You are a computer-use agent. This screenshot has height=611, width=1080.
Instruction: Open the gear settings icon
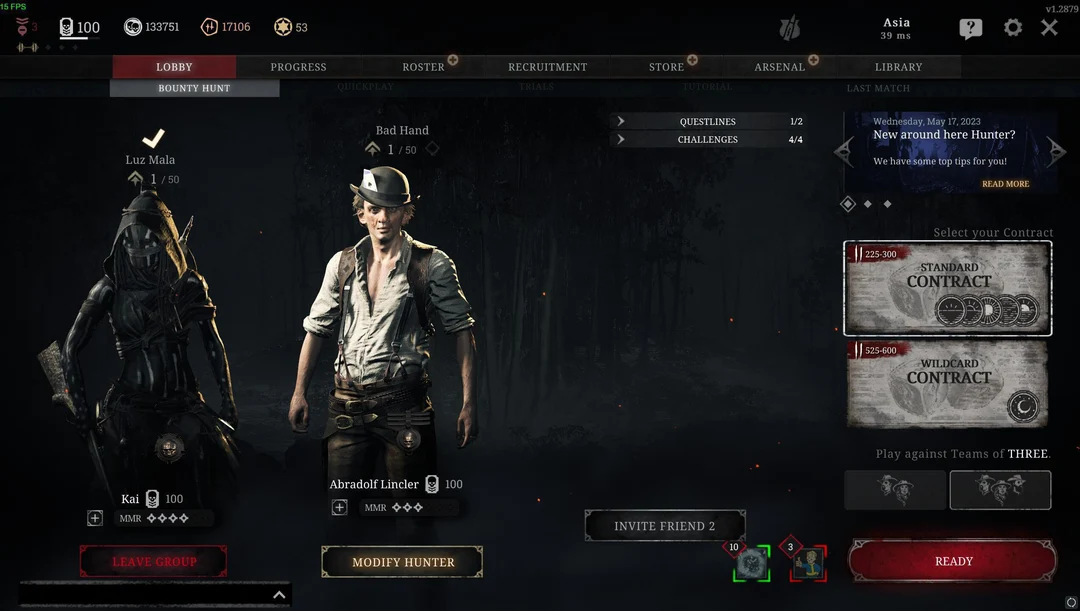pyautogui.click(x=1013, y=28)
